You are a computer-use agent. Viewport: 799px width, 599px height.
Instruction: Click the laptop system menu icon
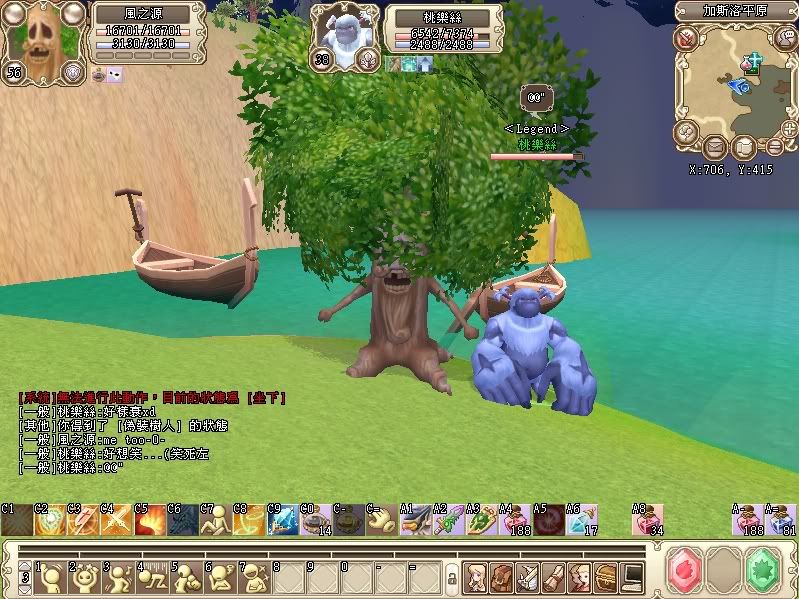coord(632,576)
